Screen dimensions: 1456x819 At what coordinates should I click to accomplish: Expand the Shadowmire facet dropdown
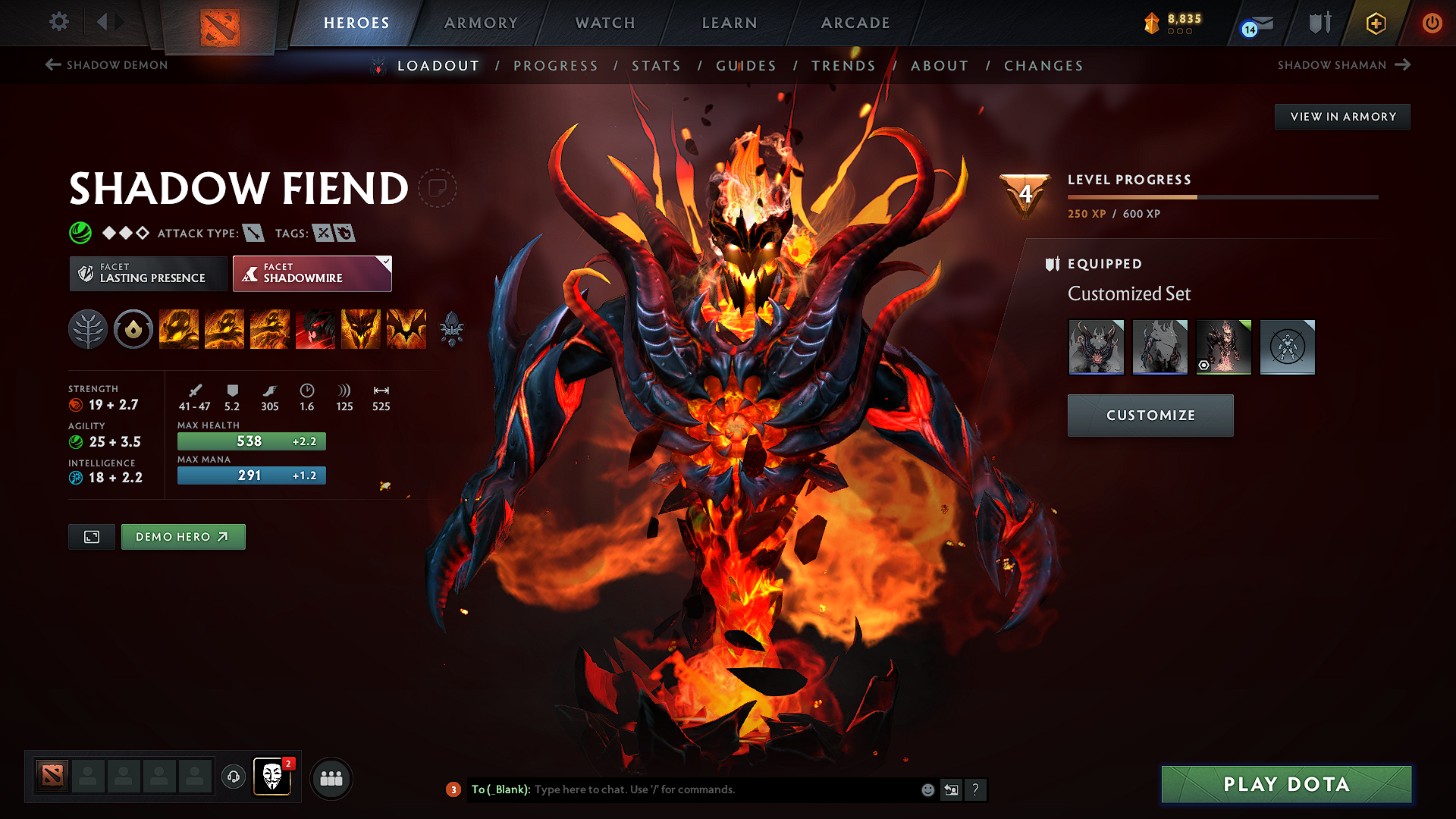point(386,262)
